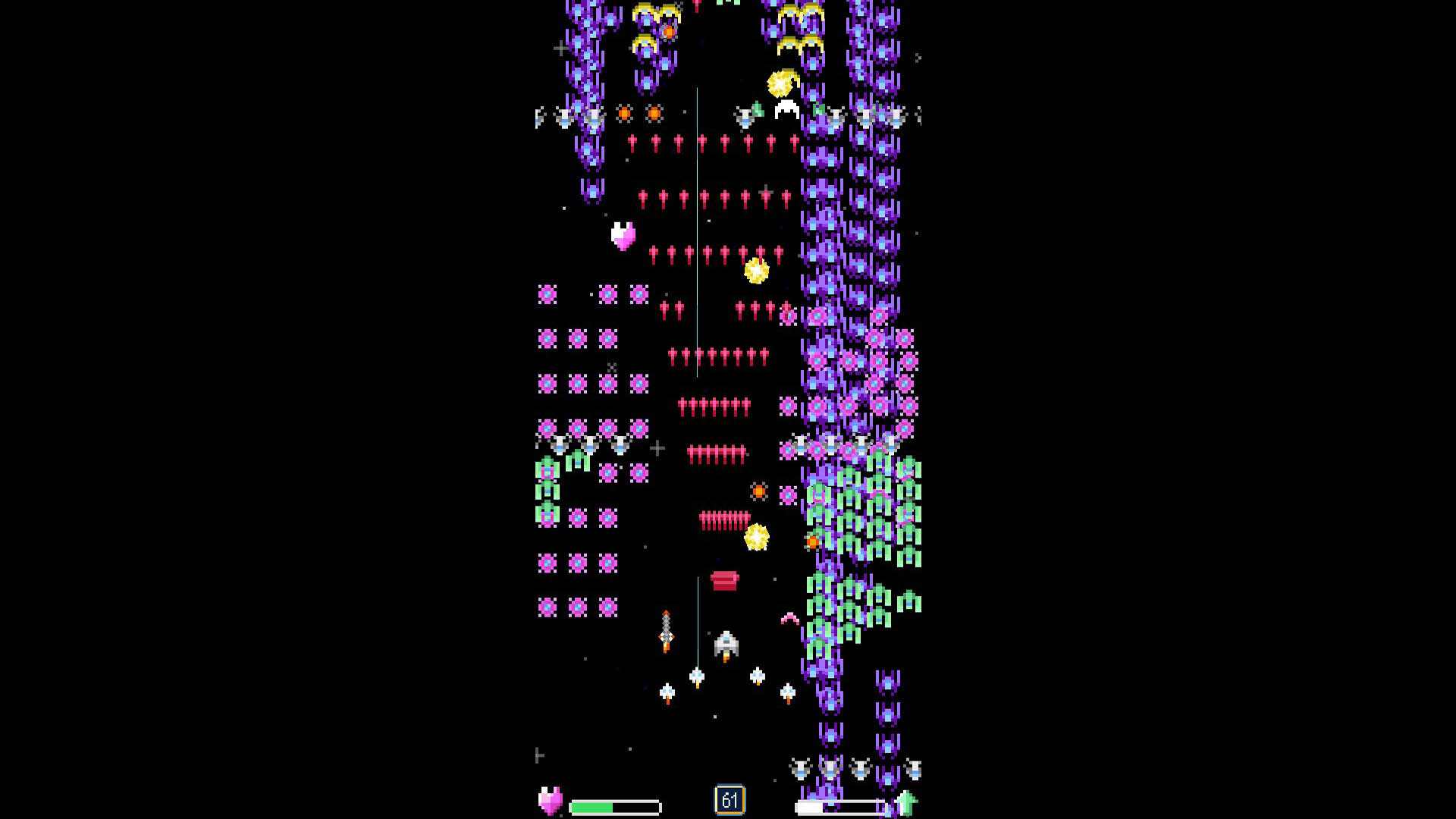
Task: Select a winged gray enemy in the top row
Action: point(565,118)
